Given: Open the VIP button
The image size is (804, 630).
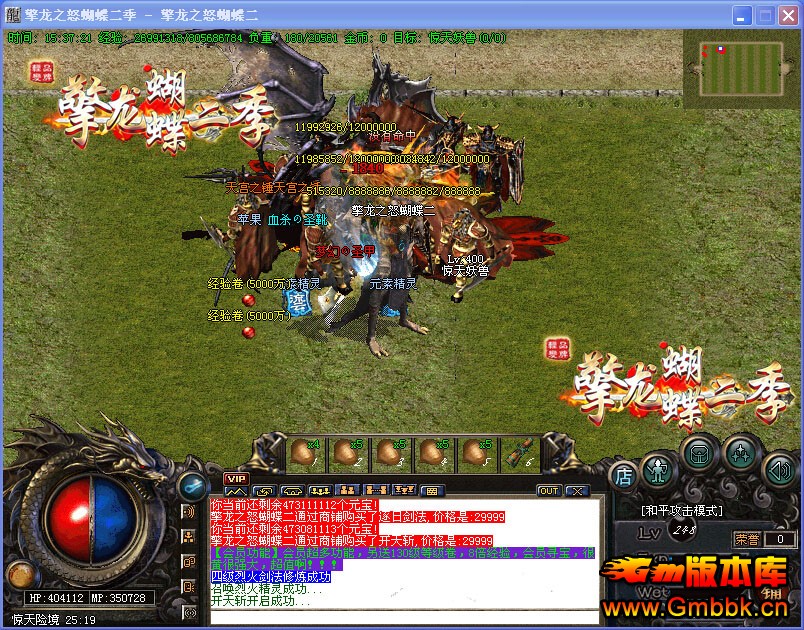Looking at the screenshot, I should [236, 479].
